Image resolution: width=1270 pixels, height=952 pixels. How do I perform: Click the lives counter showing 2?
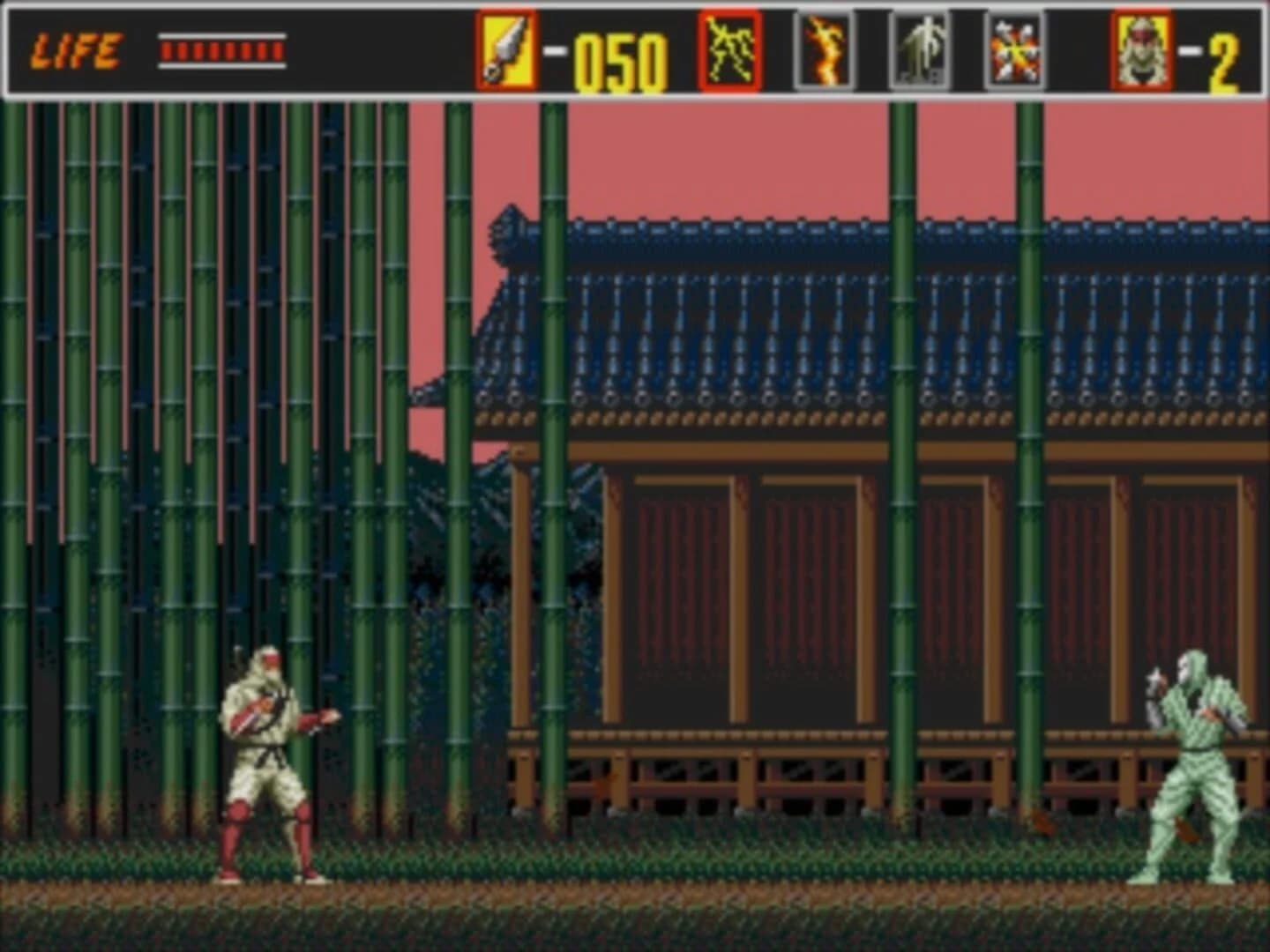[x=1224, y=53]
